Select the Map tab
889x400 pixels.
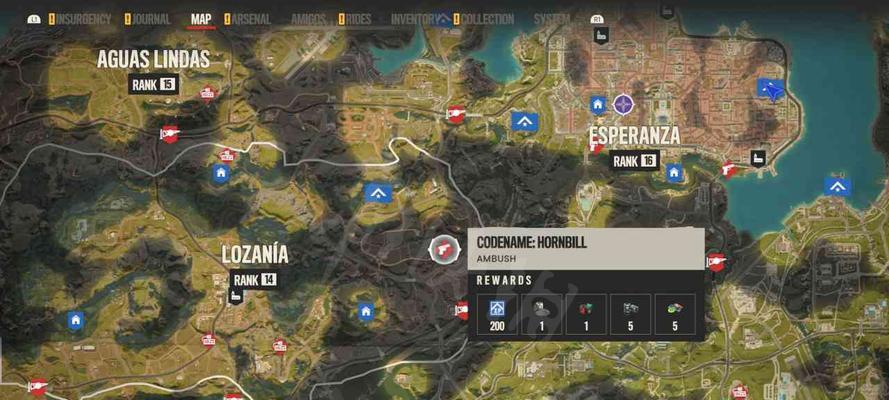(x=201, y=19)
